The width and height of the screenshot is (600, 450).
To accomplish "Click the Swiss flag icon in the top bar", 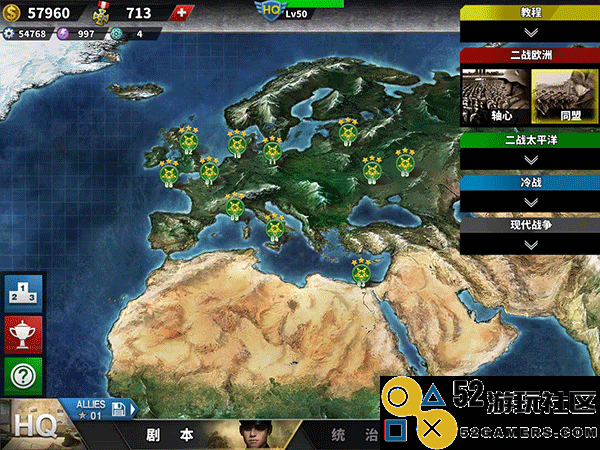I will (180, 13).
